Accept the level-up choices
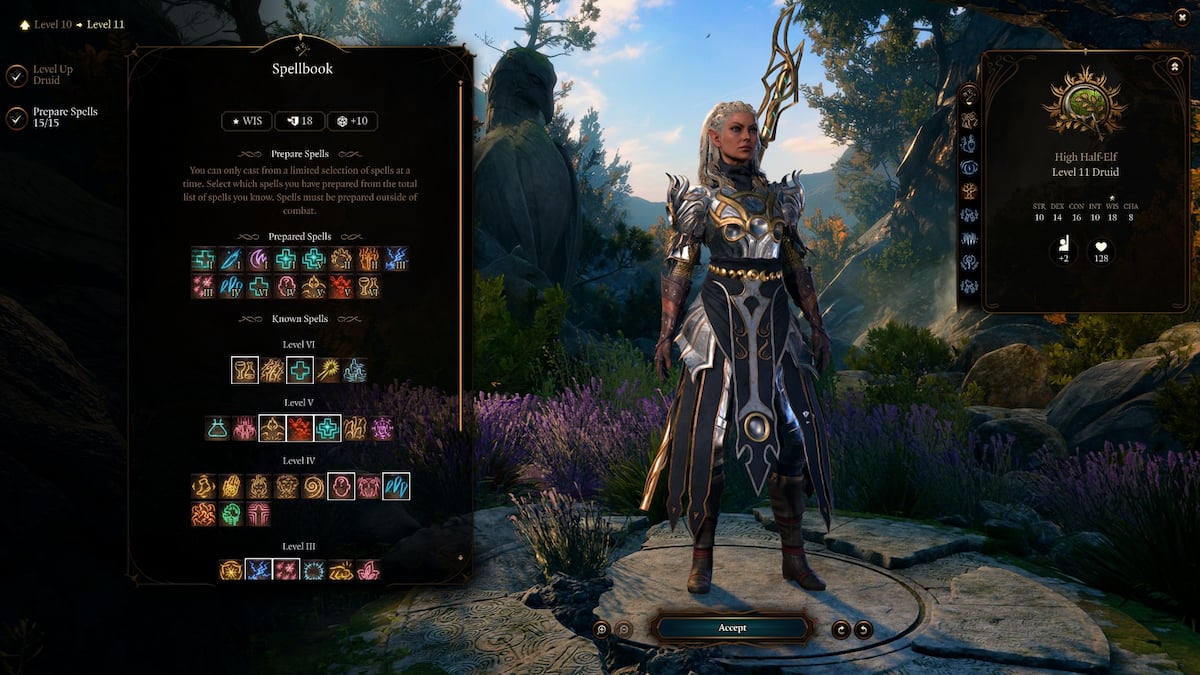 (x=731, y=628)
